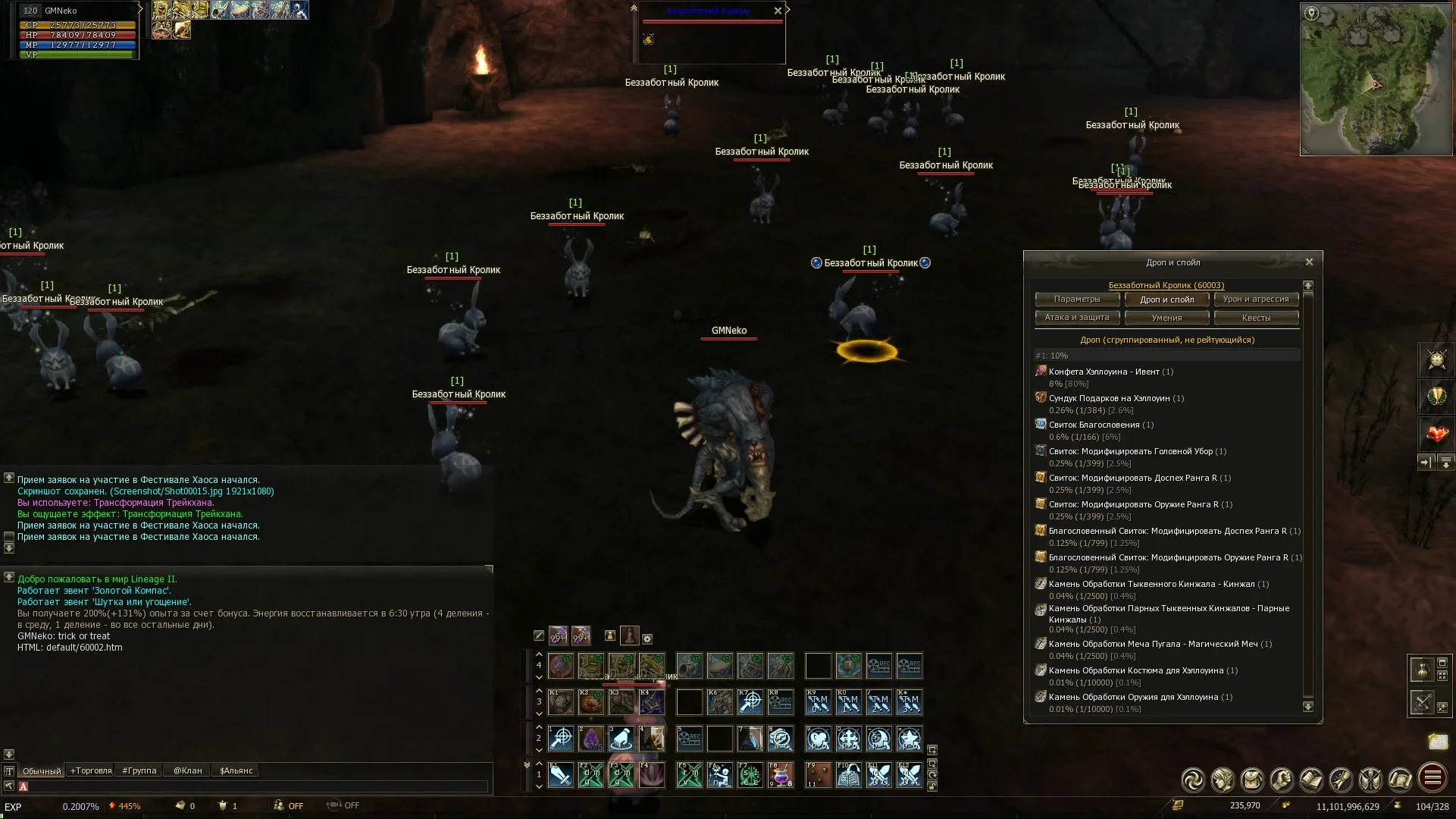Switch to Урон и агрессия tab

(1256, 299)
